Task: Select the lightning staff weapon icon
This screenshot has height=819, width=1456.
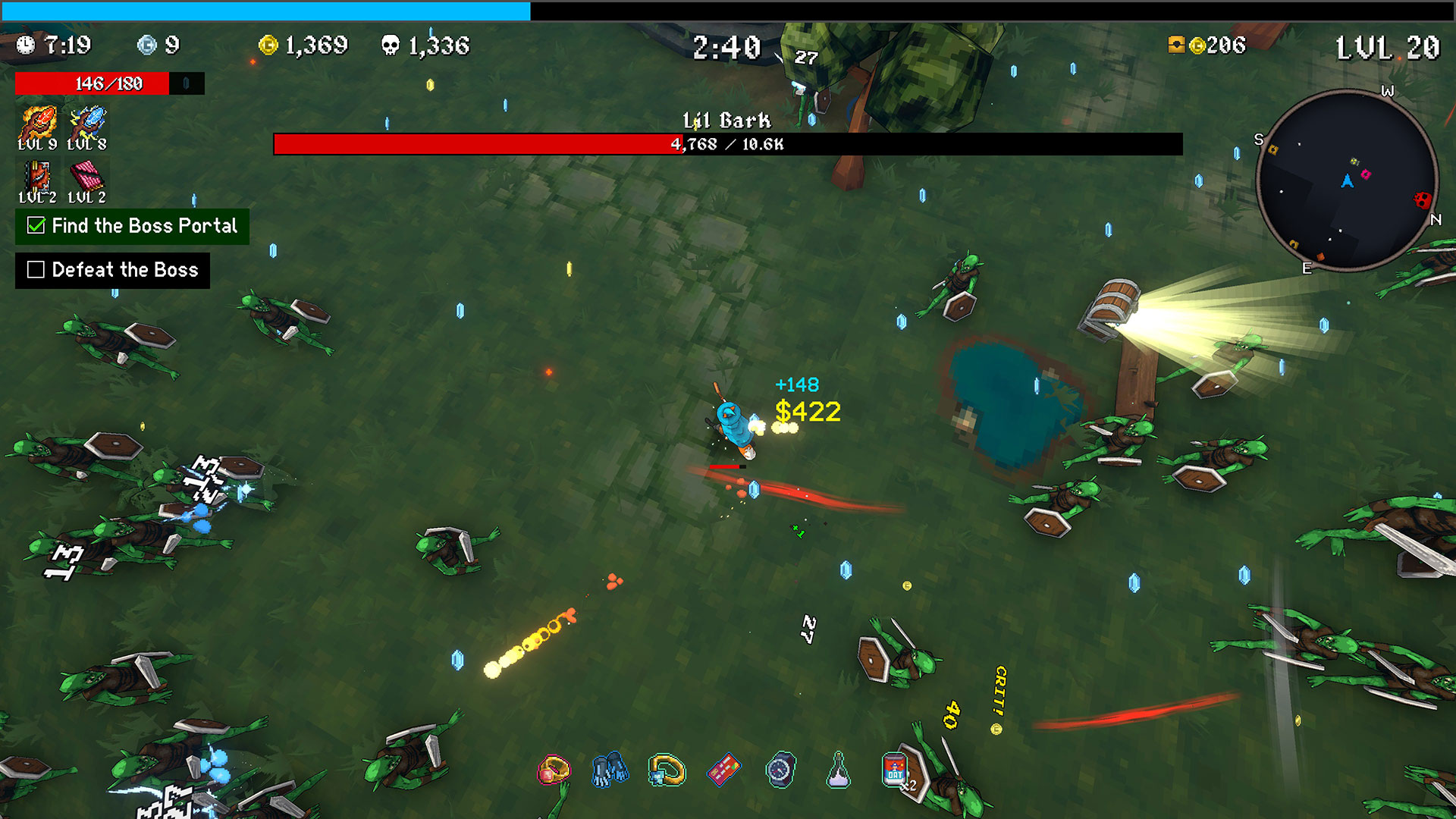Action: [x=87, y=123]
